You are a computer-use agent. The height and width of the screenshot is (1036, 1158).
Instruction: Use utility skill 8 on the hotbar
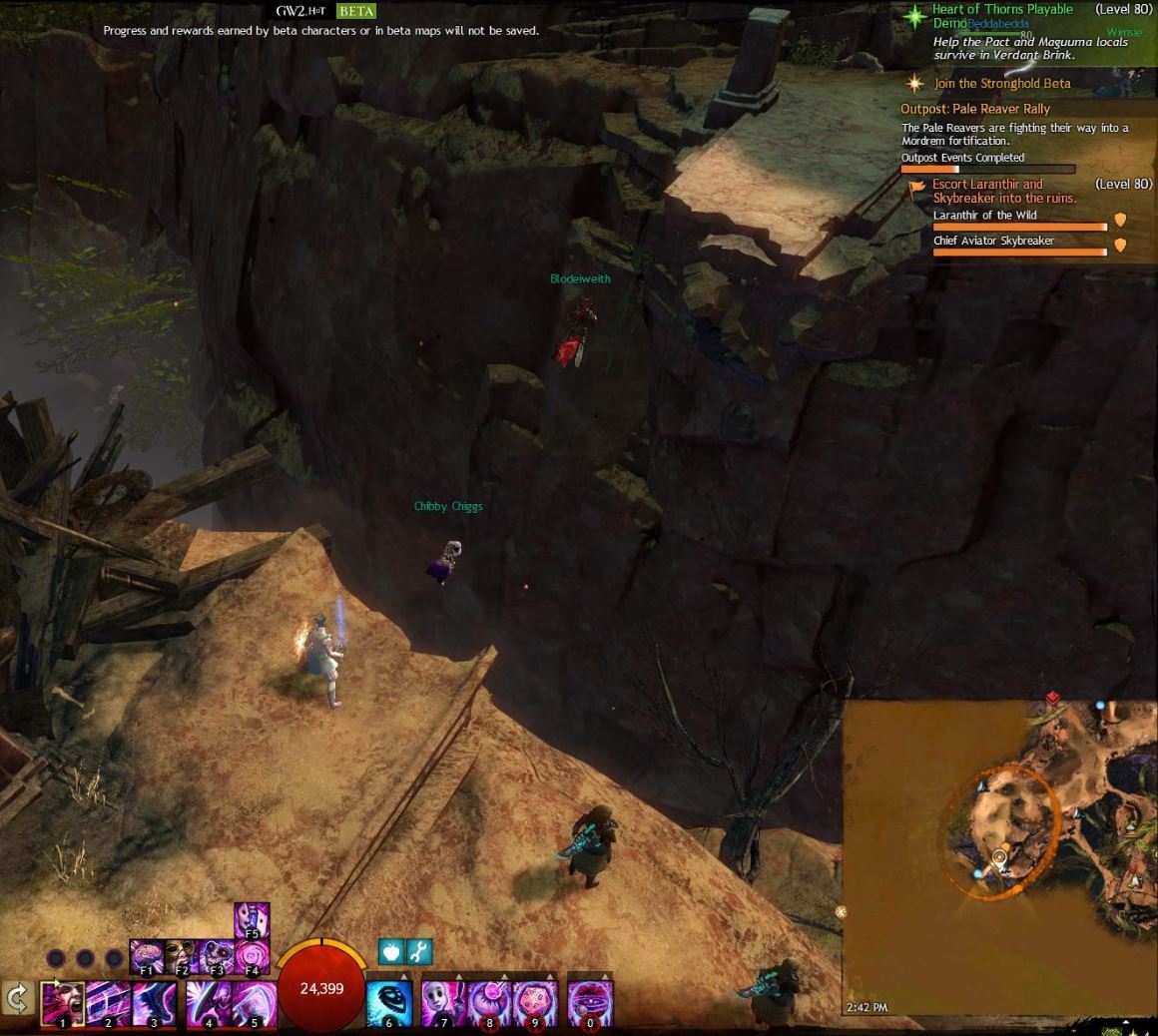489,1003
